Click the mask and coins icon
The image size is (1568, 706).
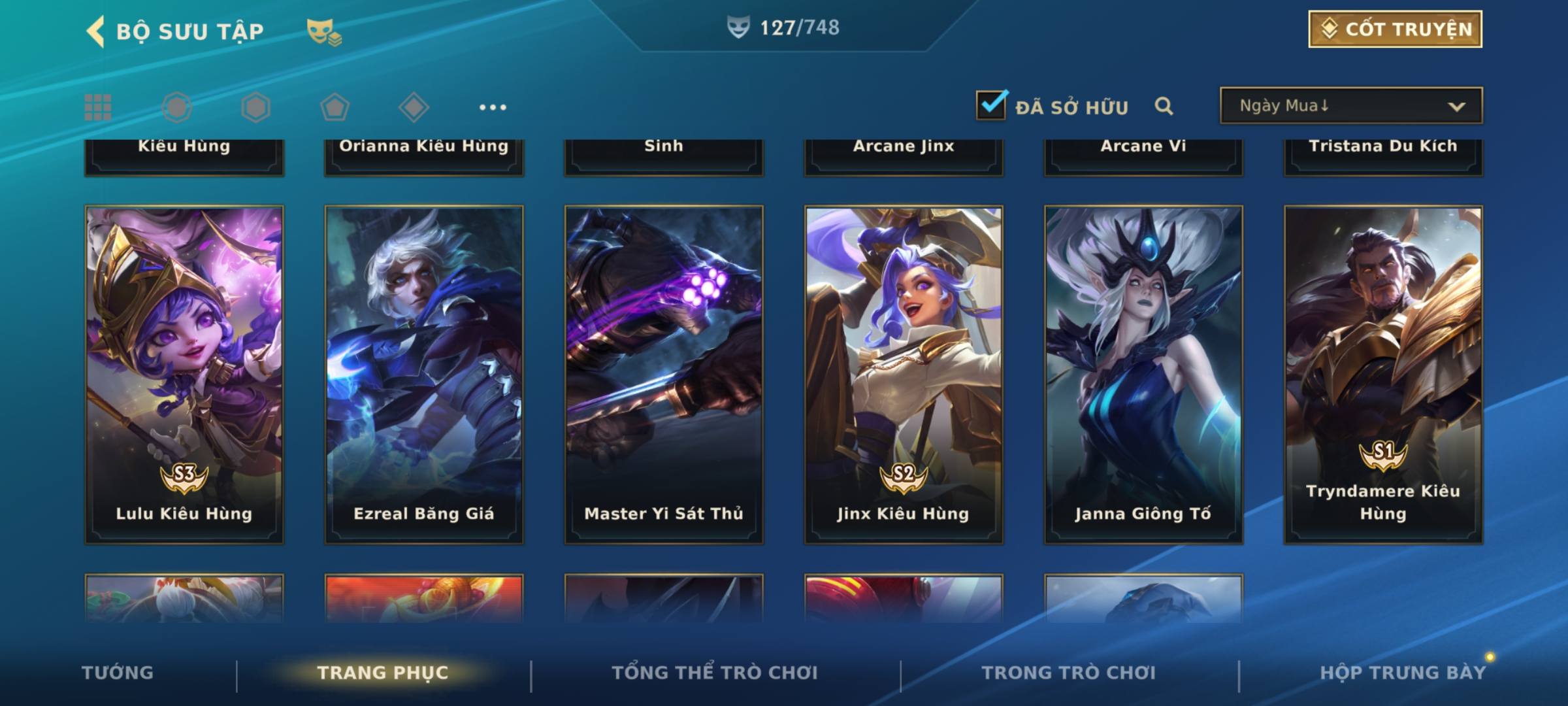[324, 32]
